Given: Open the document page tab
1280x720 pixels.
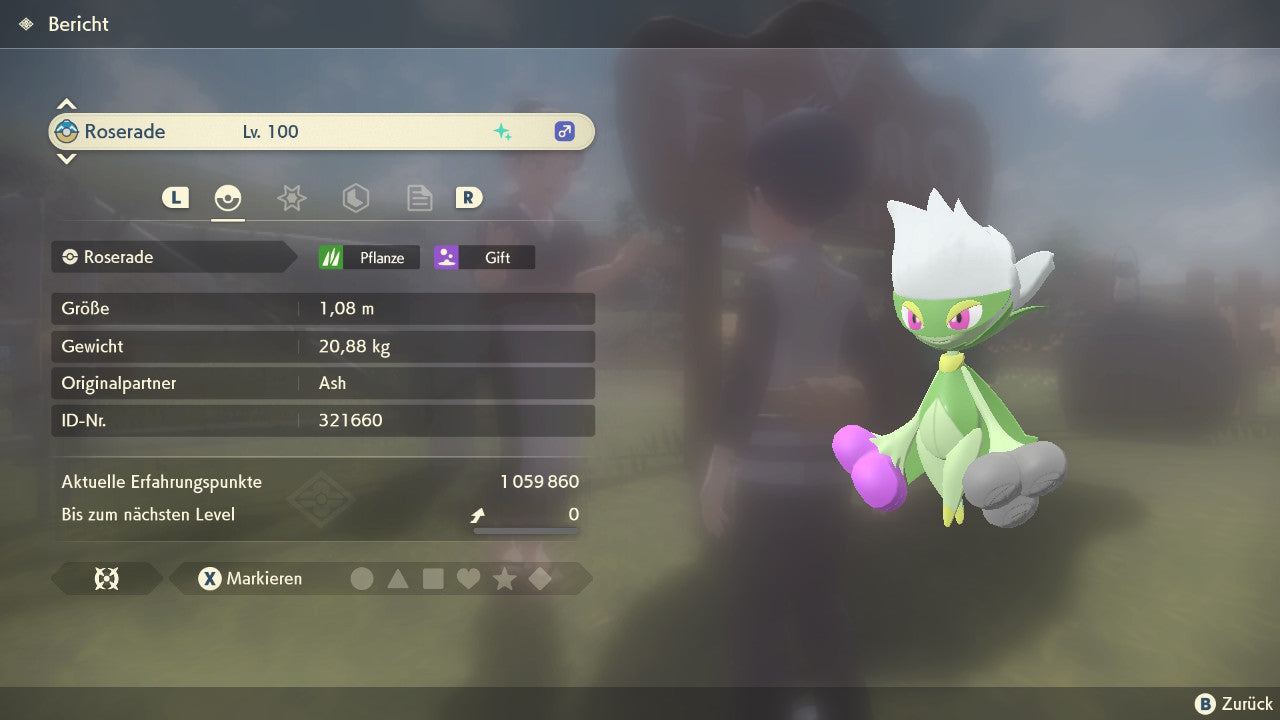Looking at the screenshot, I should [x=419, y=198].
